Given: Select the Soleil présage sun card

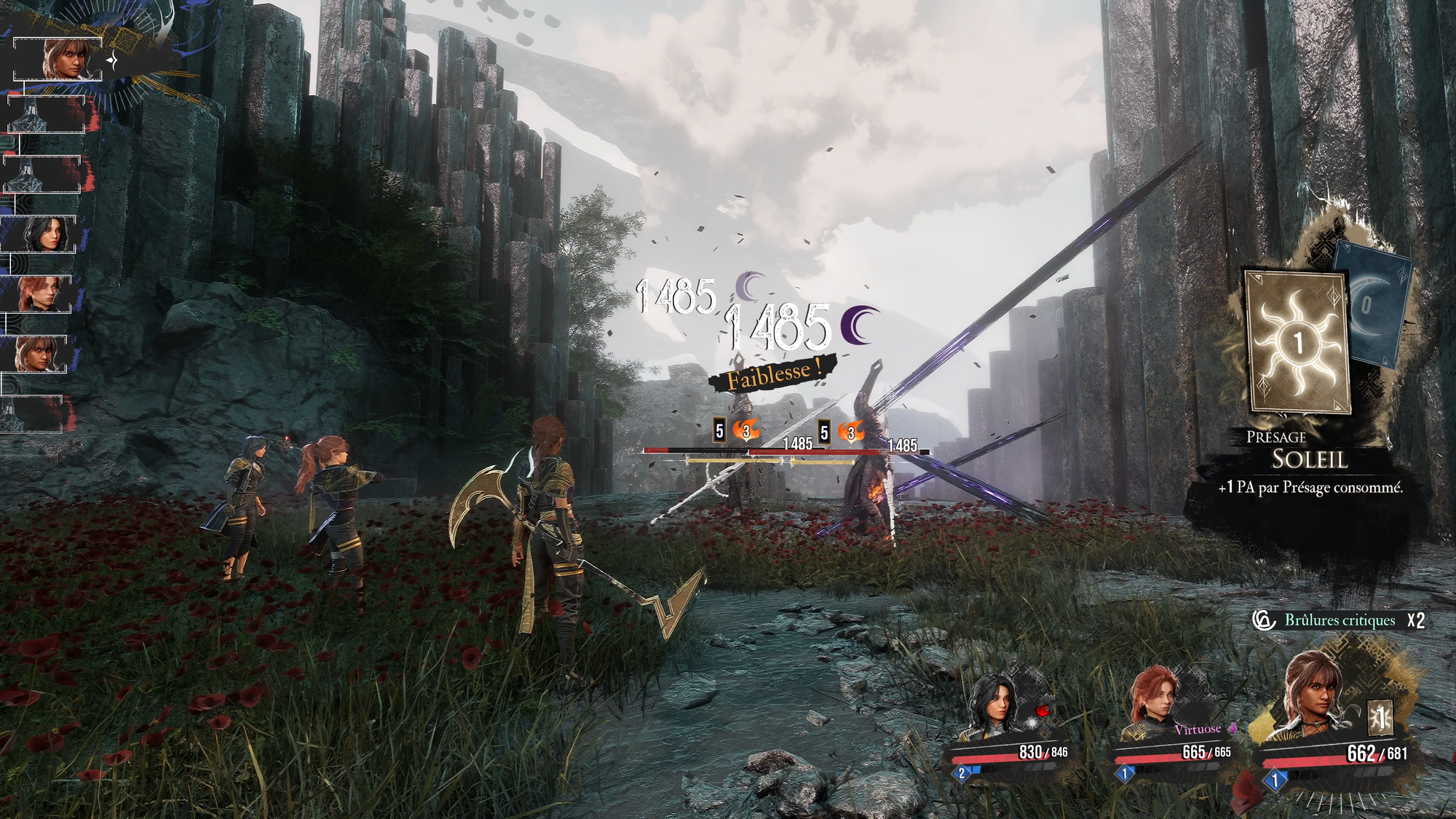Looking at the screenshot, I should tap(1298, 342).
